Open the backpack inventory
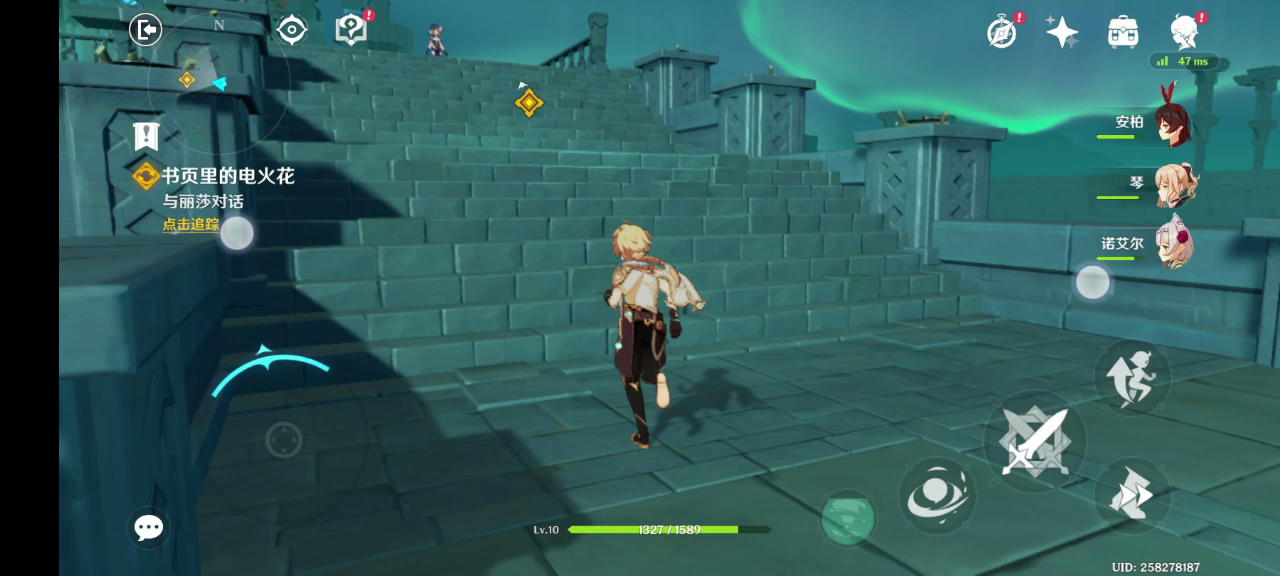The height and width of the screenshot is (576, 1280). click(1123, 32)
